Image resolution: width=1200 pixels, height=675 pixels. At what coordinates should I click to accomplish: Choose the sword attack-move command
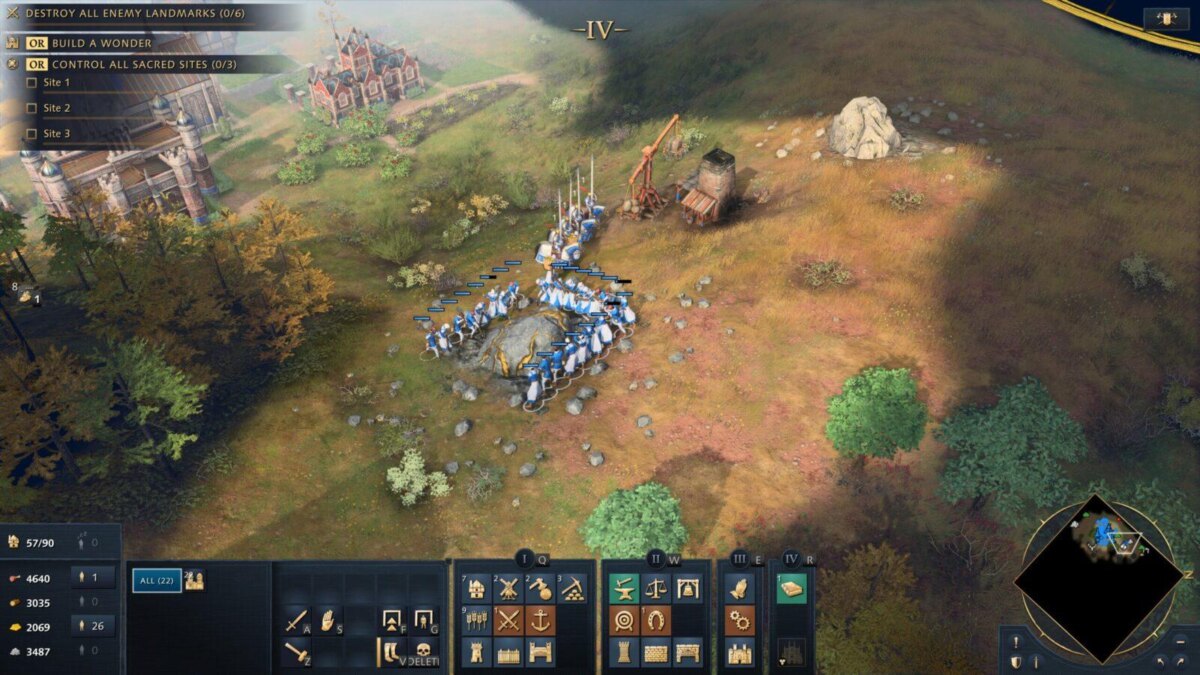[297, 621]
